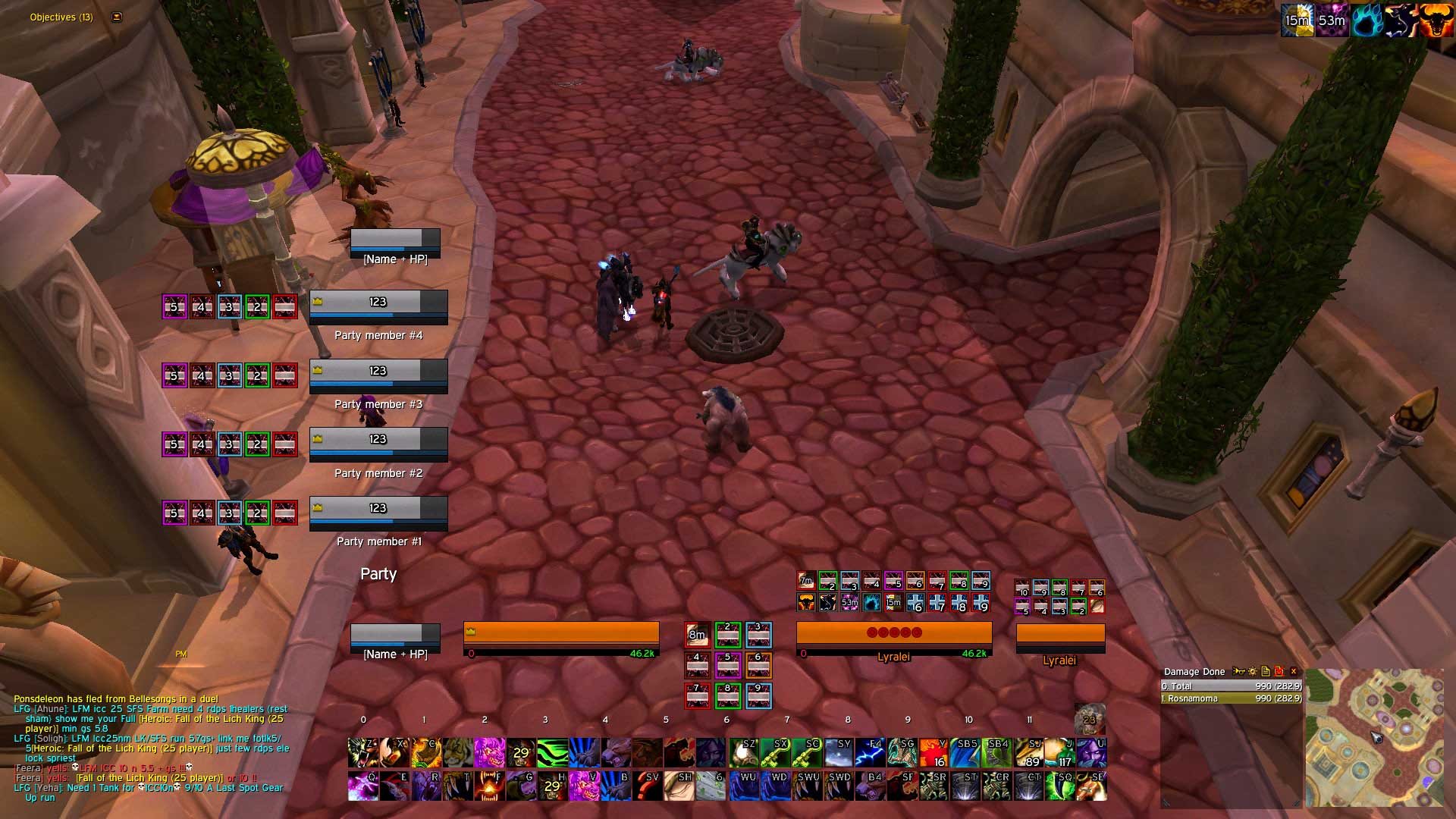The height and width of the screenshot is (819, 1456).
Task: Reset the damage meter data
Action: tap(1279, 671)
